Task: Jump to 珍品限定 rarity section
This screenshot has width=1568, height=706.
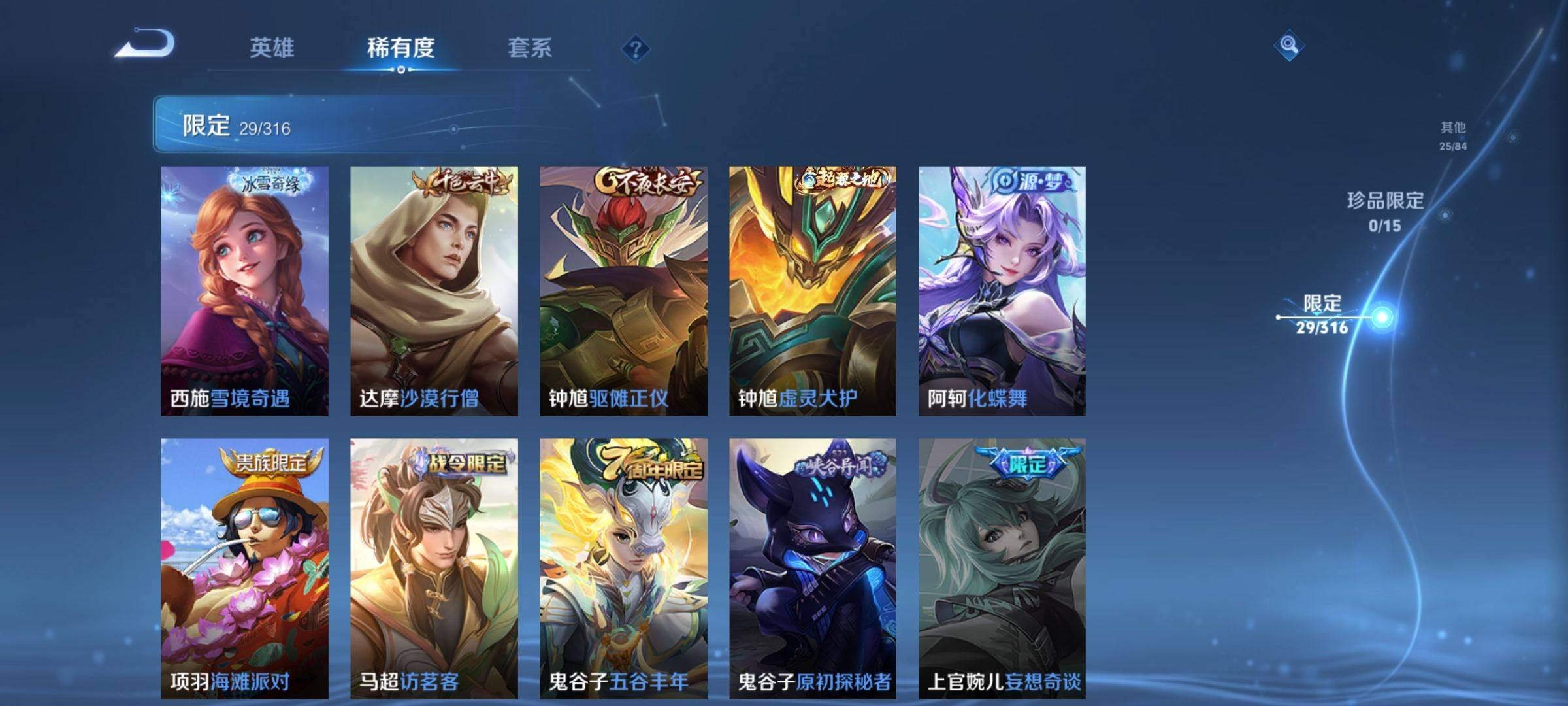Action: point(1385,211)
